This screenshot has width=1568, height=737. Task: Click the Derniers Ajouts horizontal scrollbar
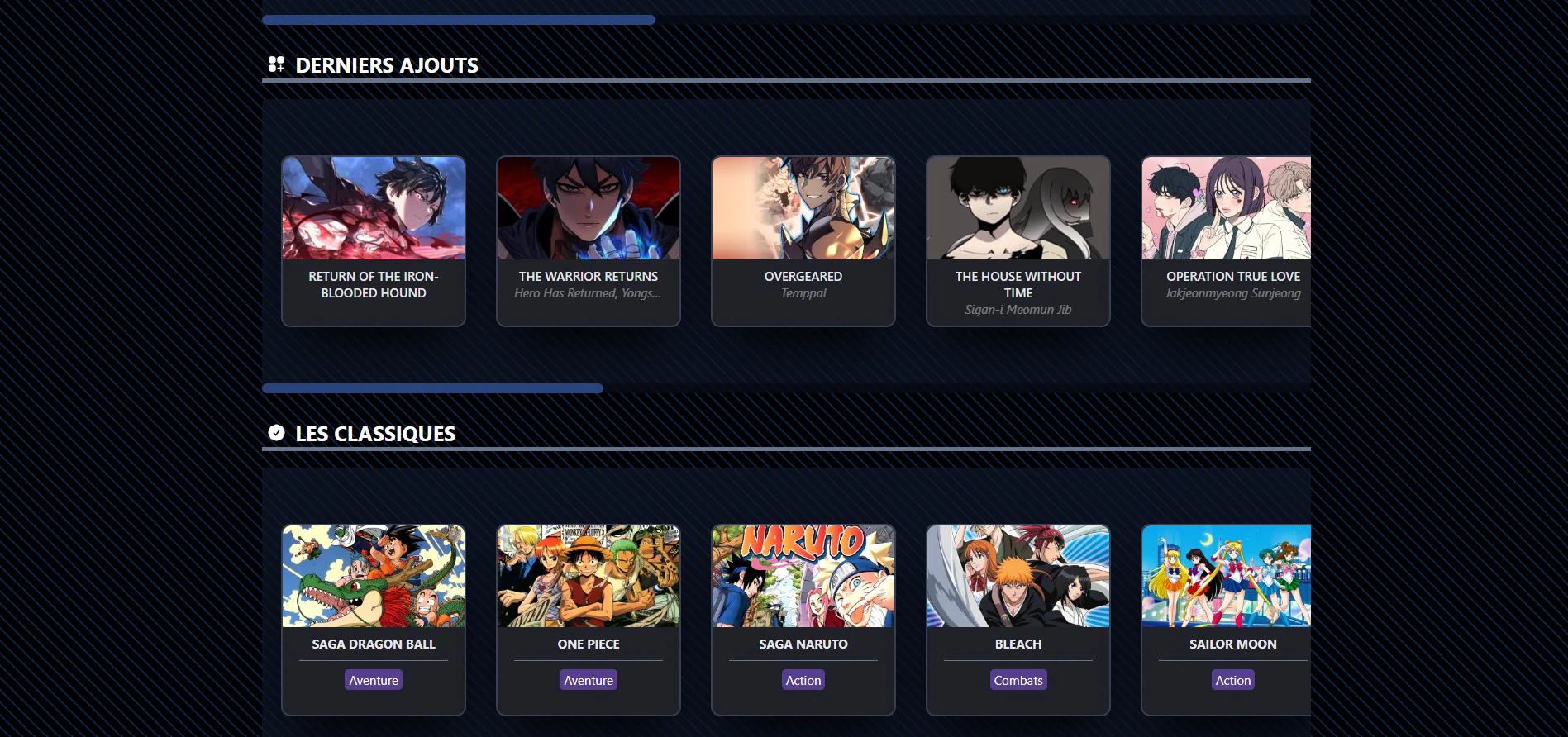coord(432,388)
